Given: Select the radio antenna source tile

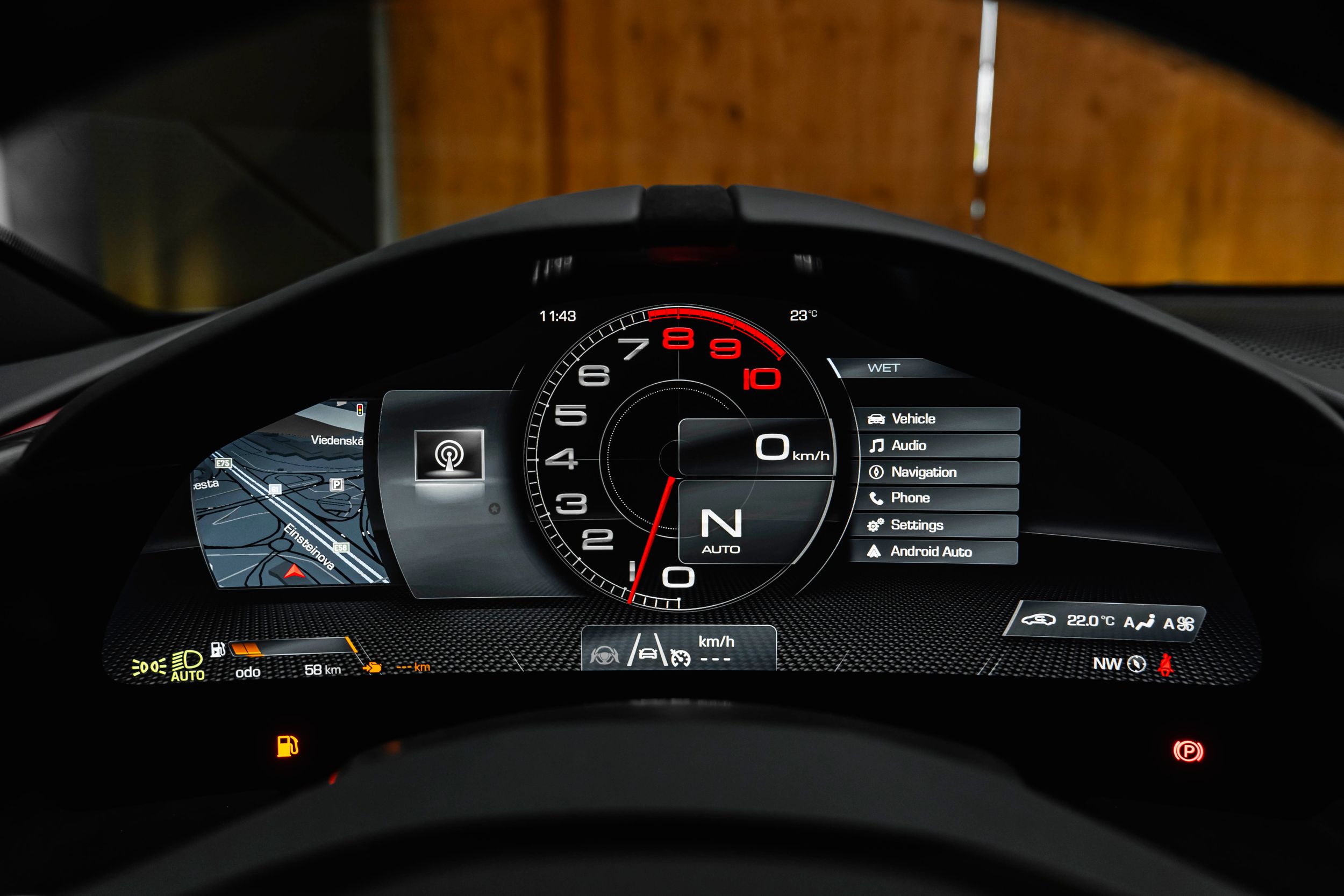Looking at the screenshot, I should click(449, 455).
